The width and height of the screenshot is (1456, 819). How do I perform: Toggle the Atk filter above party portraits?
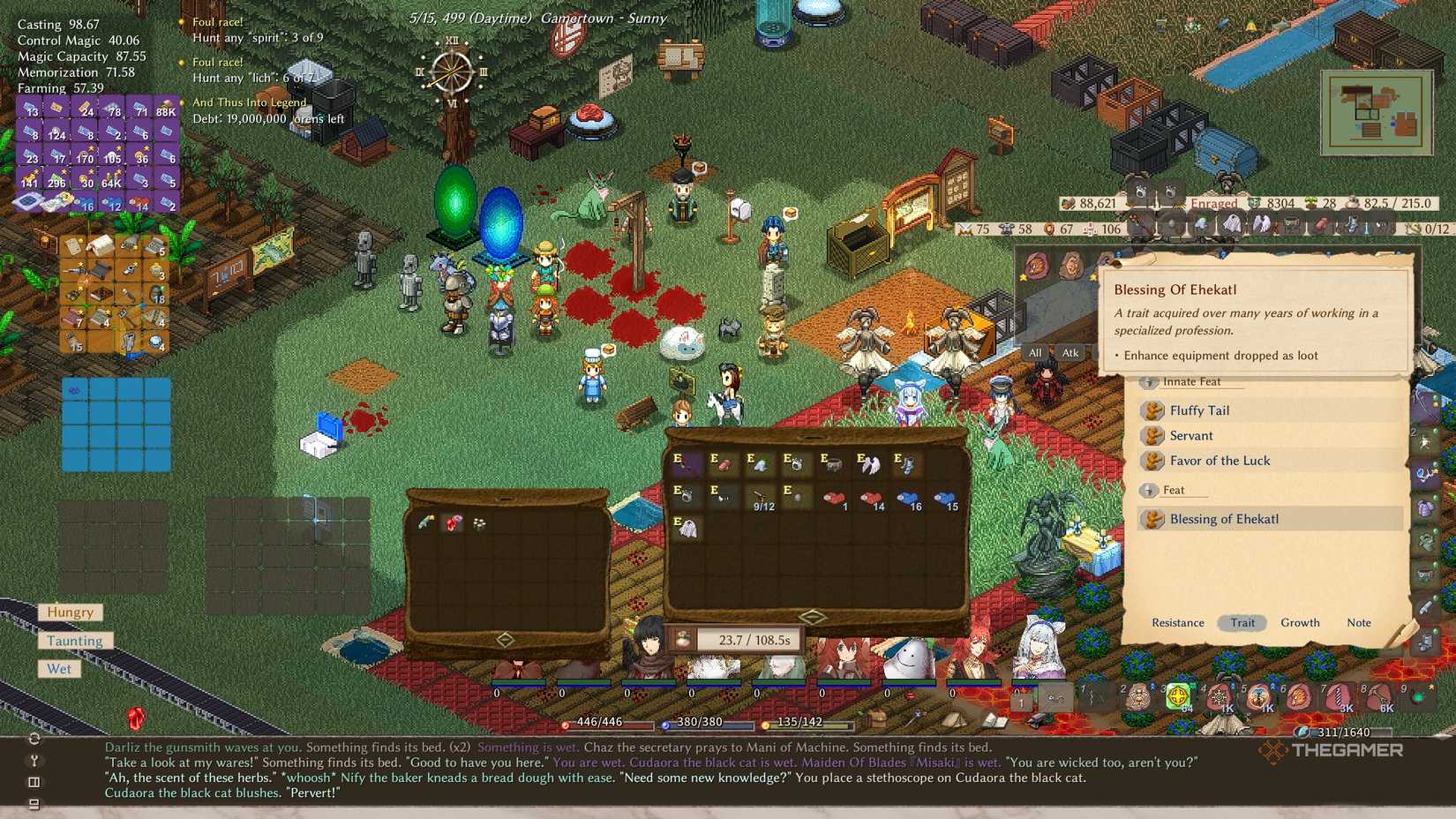(1069, 353)
